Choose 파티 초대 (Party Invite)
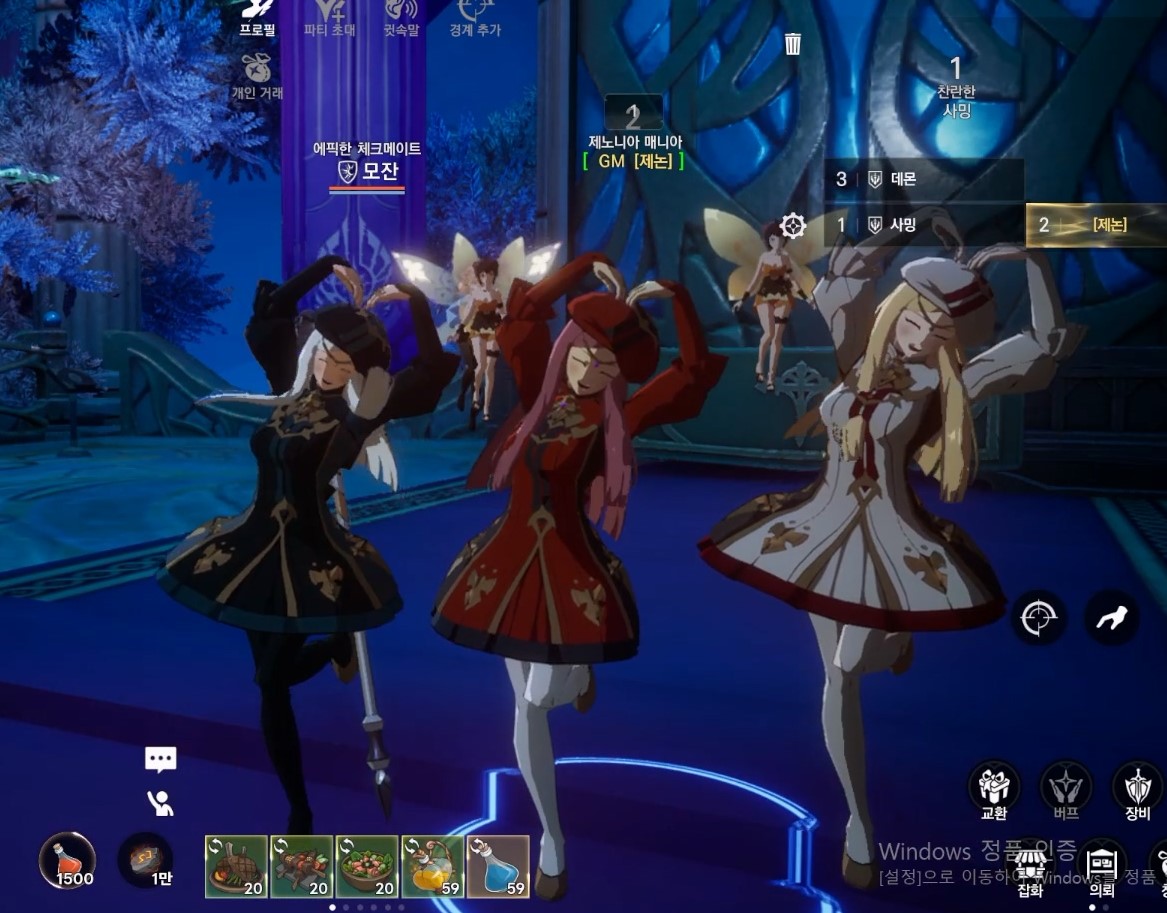 tap(331, 18)
